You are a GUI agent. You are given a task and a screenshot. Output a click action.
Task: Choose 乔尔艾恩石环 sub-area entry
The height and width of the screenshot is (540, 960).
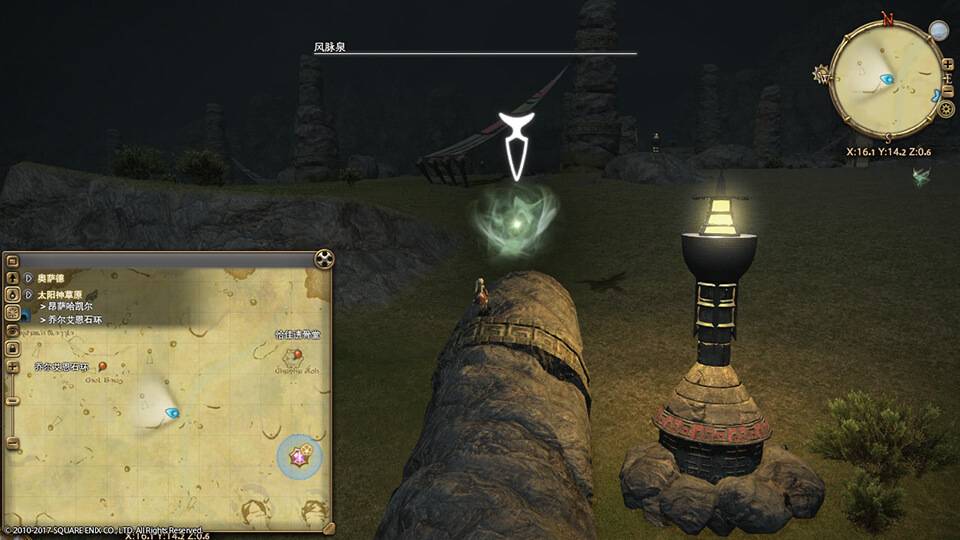(73, 319)
